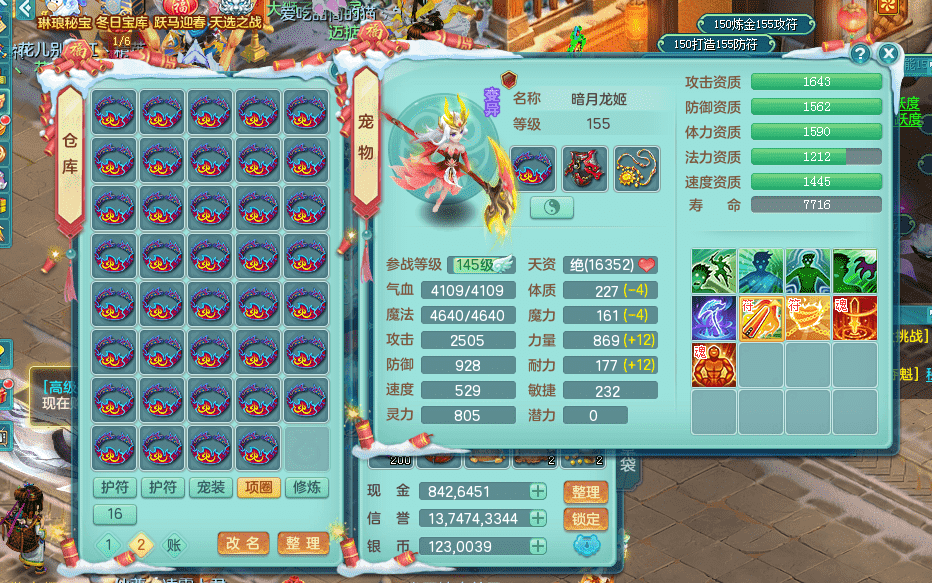Switch to the 宠装 warehouse category

210,487
